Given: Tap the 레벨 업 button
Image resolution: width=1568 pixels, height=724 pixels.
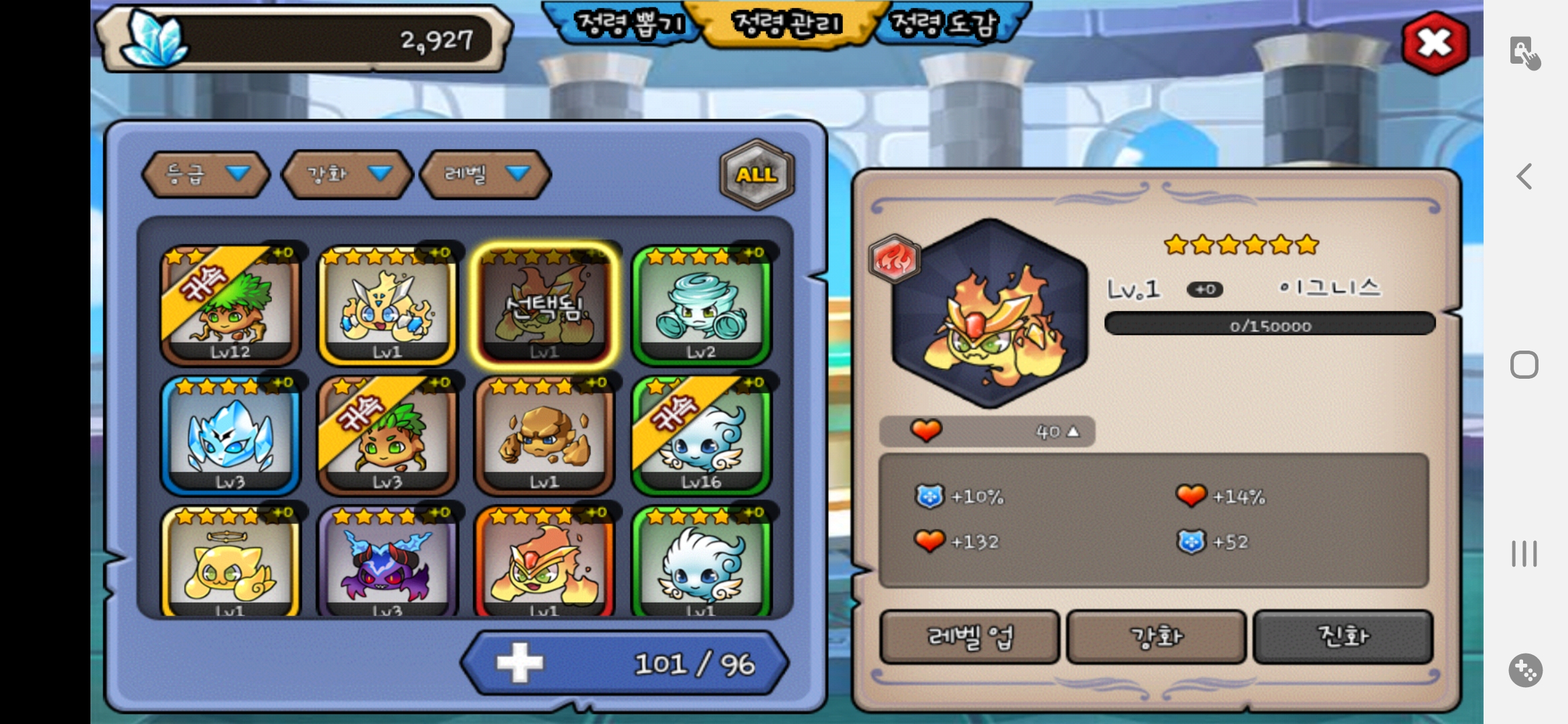Looking at the screenshot, I should (970, 636).
